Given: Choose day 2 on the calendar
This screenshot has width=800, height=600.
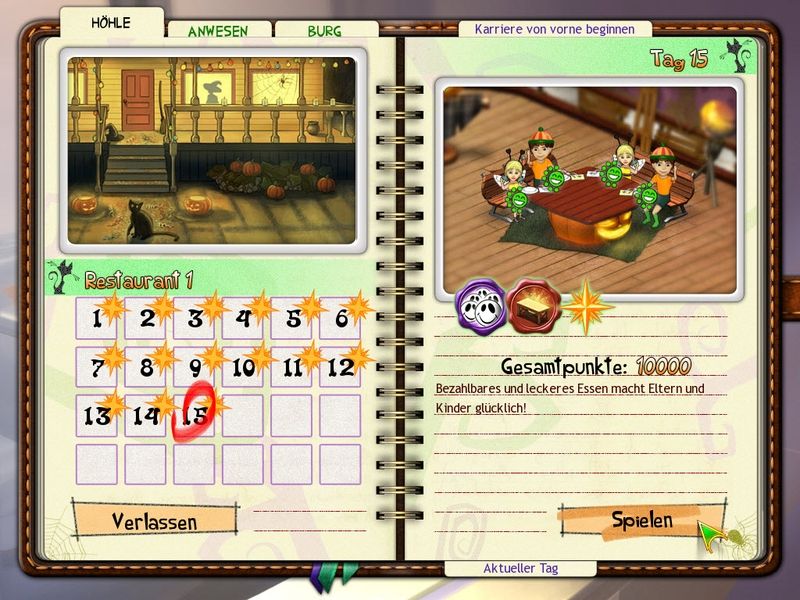Looking at the screenshot, I should pos(146,319).
